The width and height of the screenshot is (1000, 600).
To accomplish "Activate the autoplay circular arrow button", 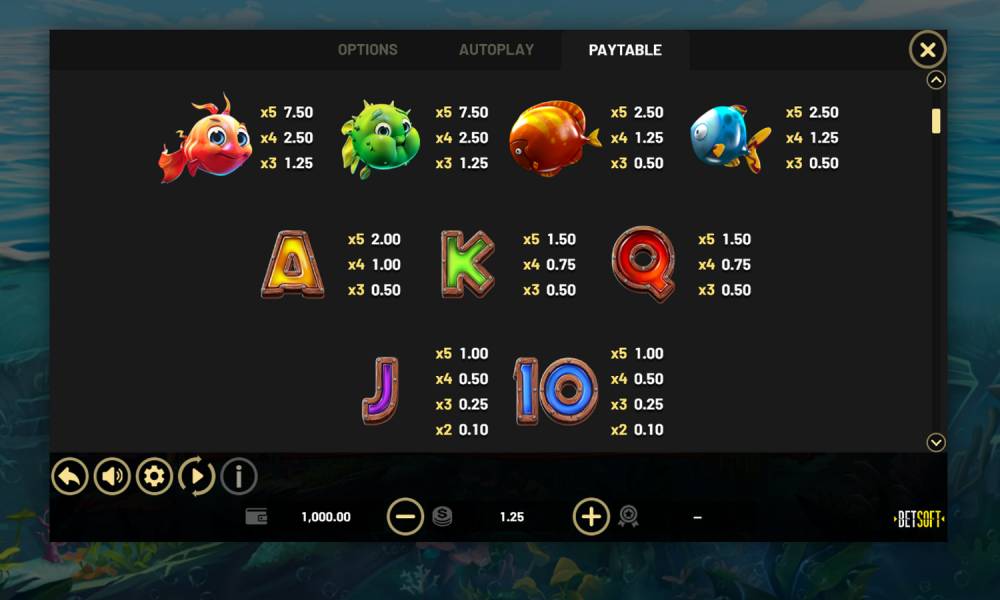I will coord(196,476).
